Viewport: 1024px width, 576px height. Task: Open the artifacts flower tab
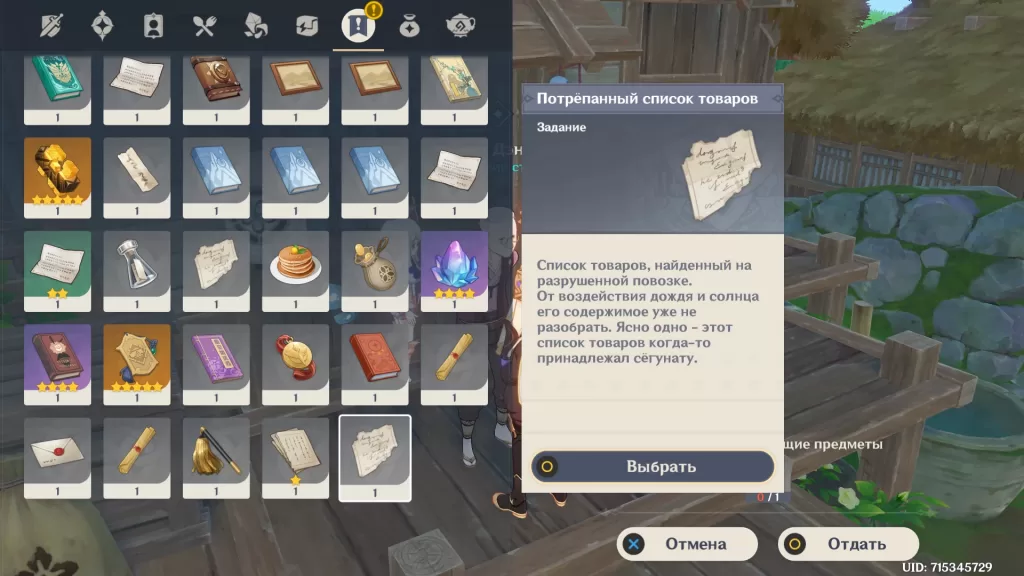tap(102, 25)
